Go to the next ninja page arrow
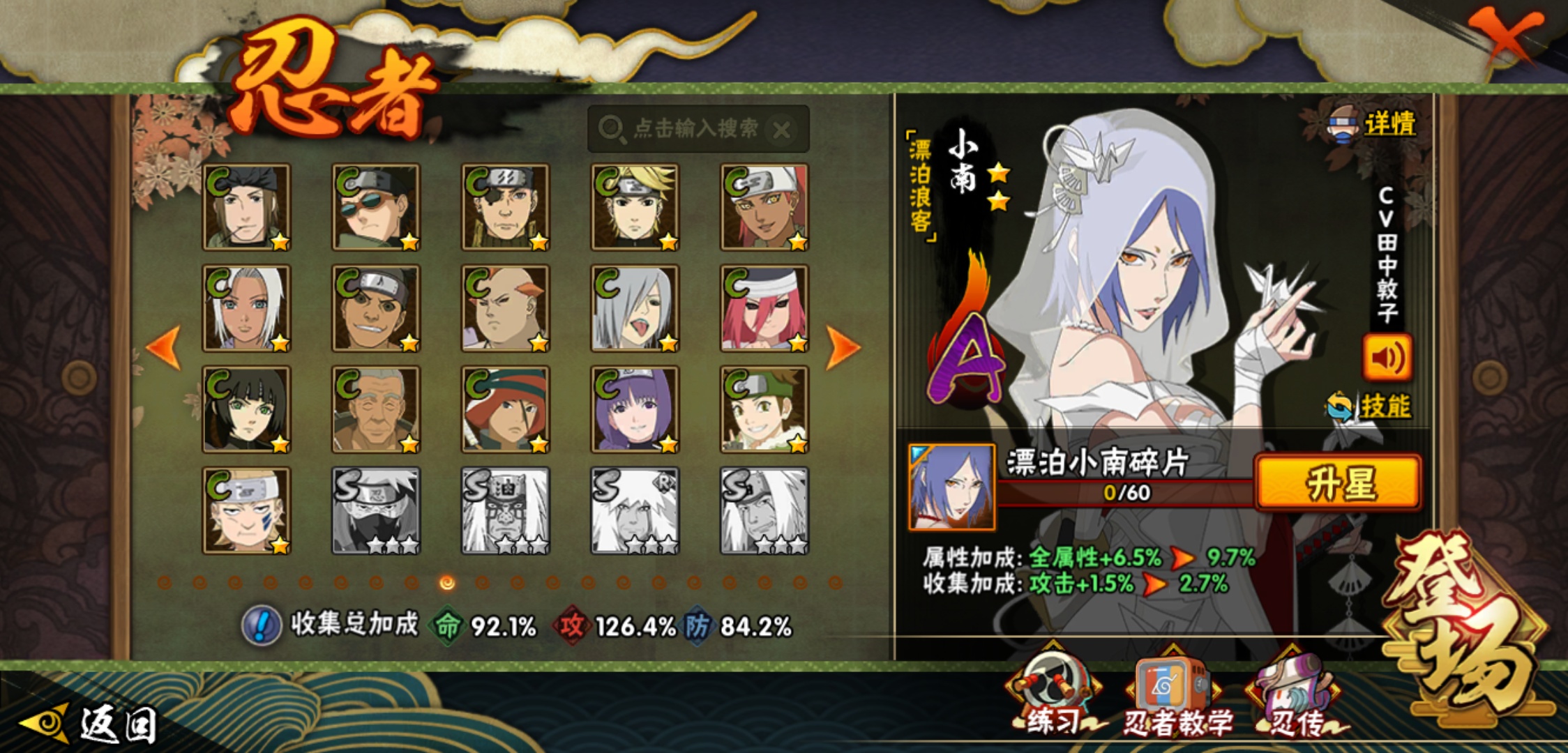The width and height of the screenshot is (1568, 753). coord(842,347)
